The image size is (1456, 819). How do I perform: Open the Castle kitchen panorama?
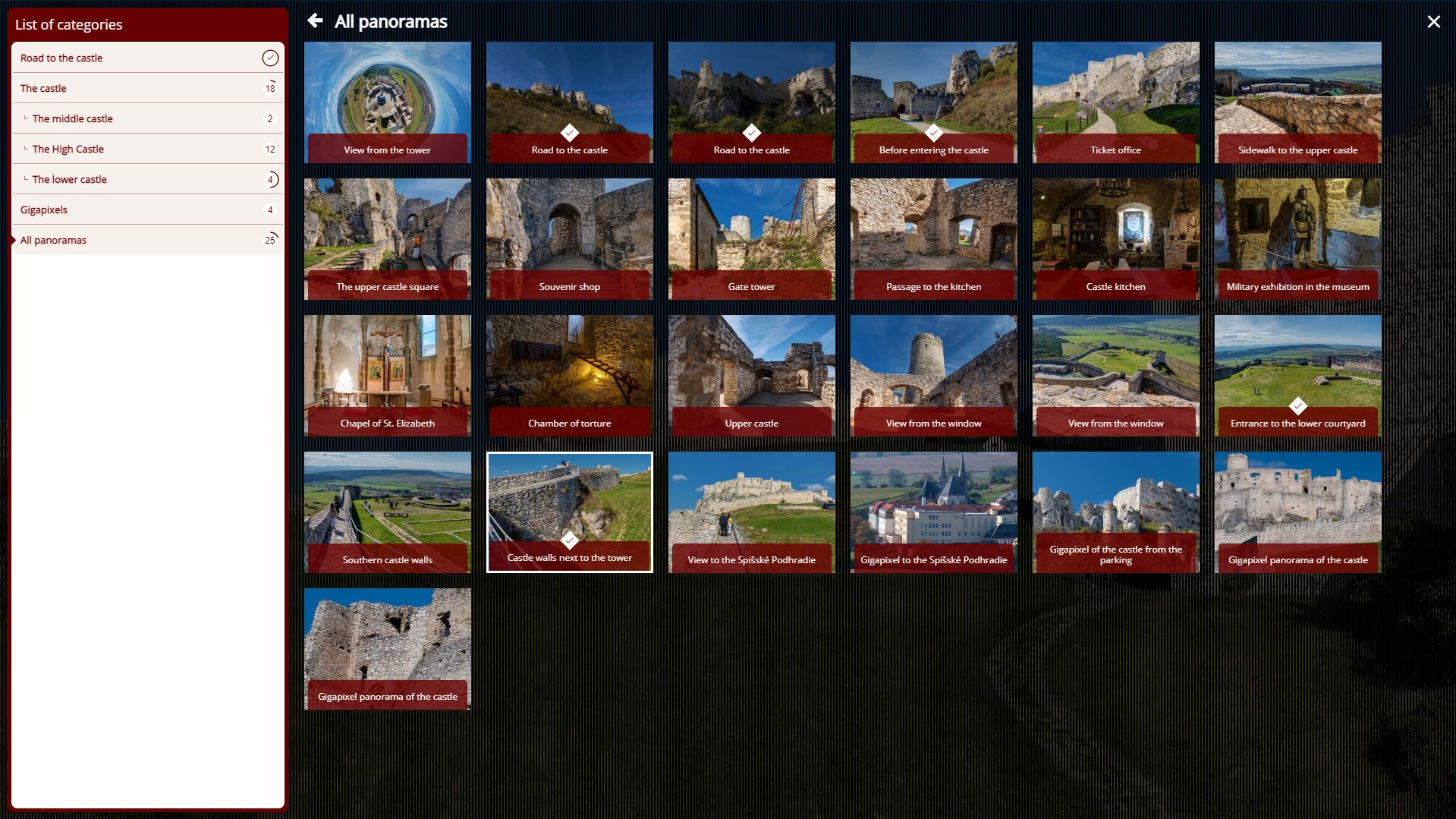tap(1115, 239)
